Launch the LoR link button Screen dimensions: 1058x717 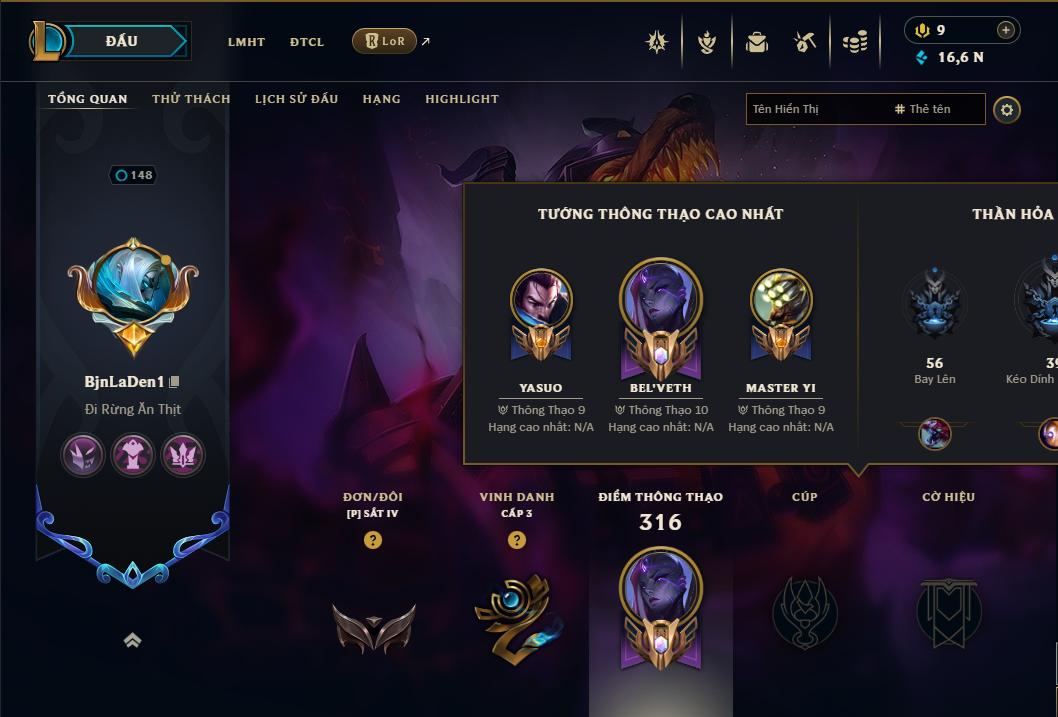tap(385, 41)
